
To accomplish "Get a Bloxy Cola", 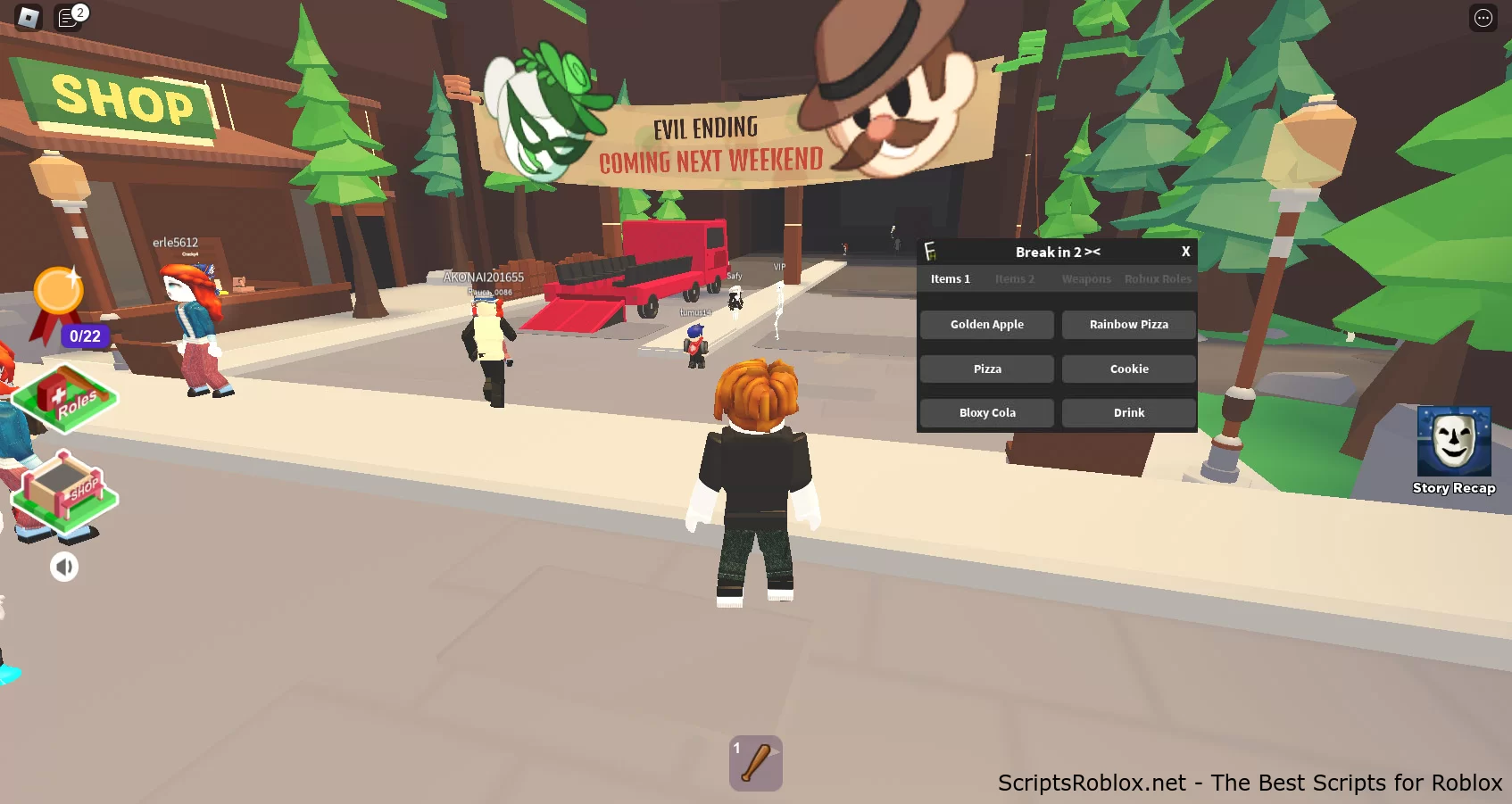I will [x=986, y=412].
